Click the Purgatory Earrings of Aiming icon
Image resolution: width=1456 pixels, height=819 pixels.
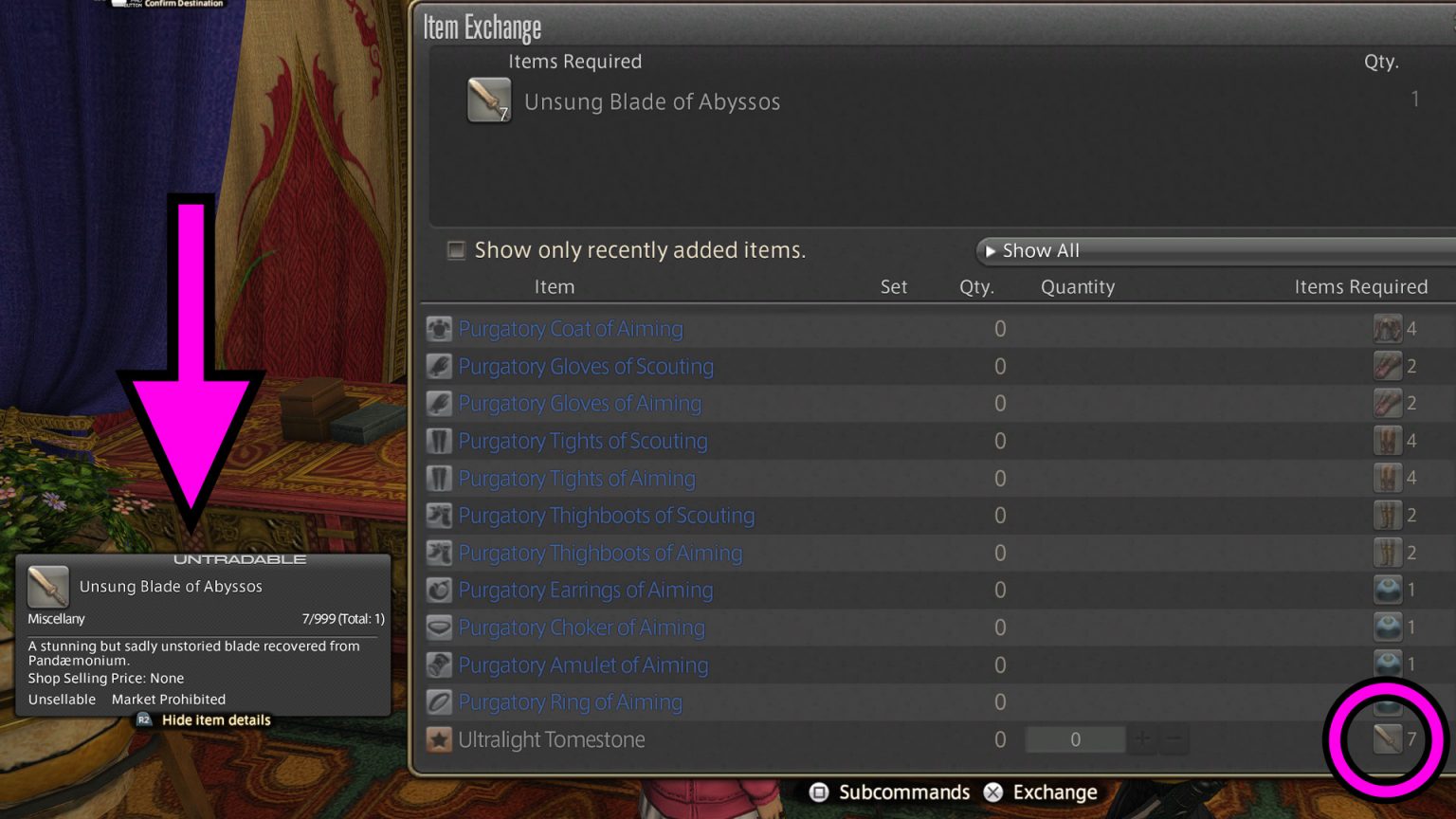[438, 590]
